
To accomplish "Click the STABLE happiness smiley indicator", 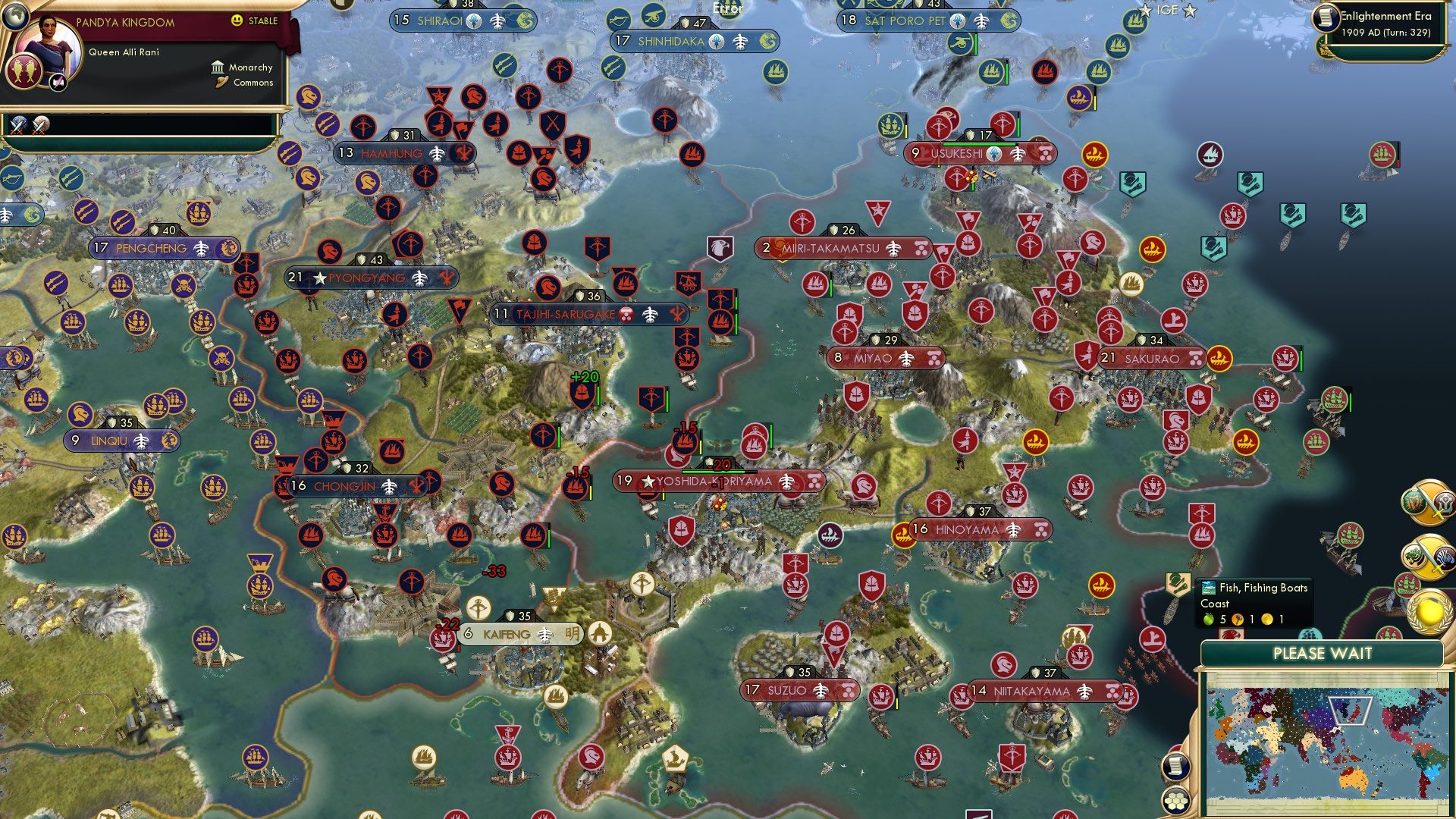I will [236, 20].
